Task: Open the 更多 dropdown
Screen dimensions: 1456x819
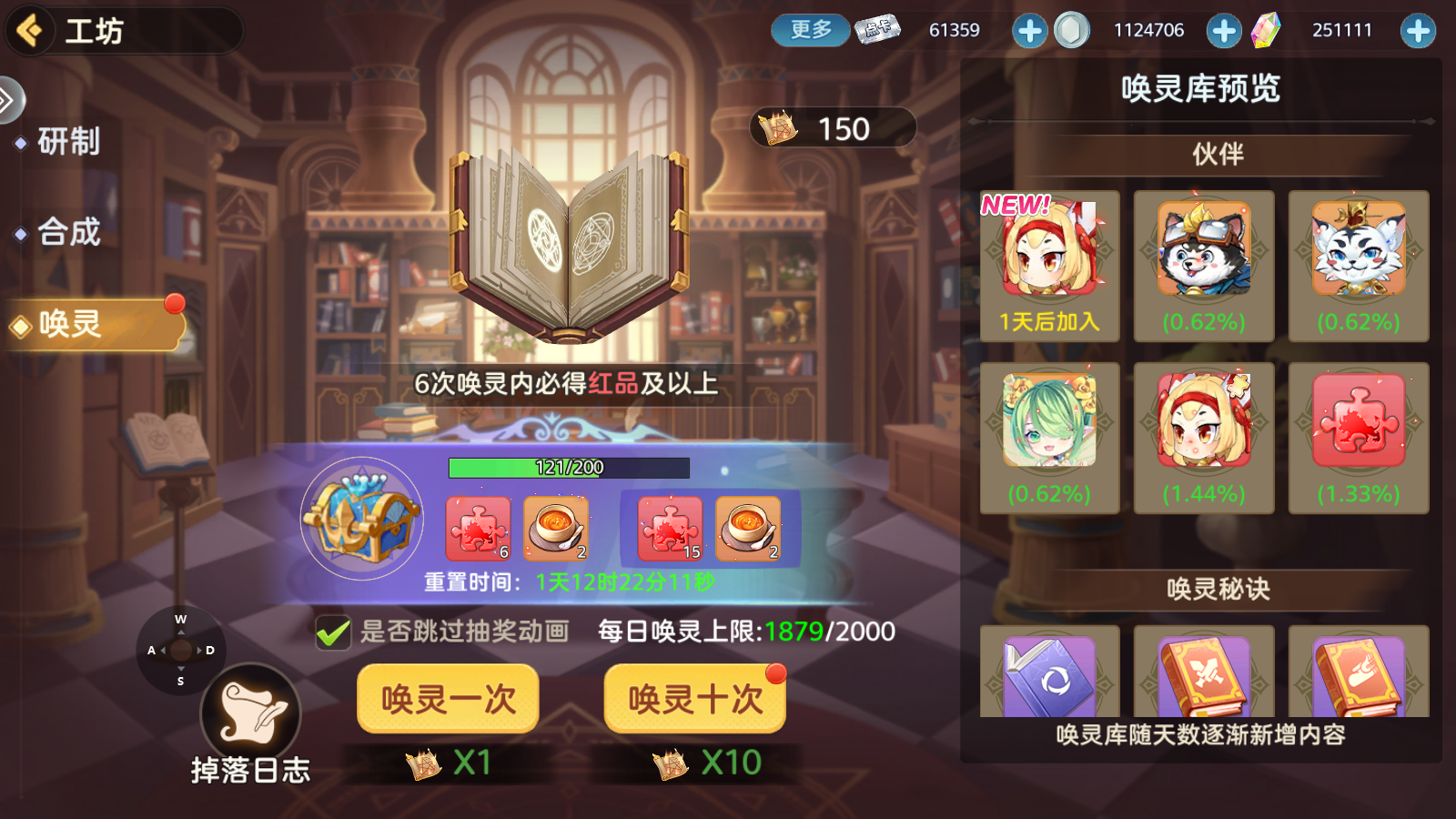Action: pos(809,30)
